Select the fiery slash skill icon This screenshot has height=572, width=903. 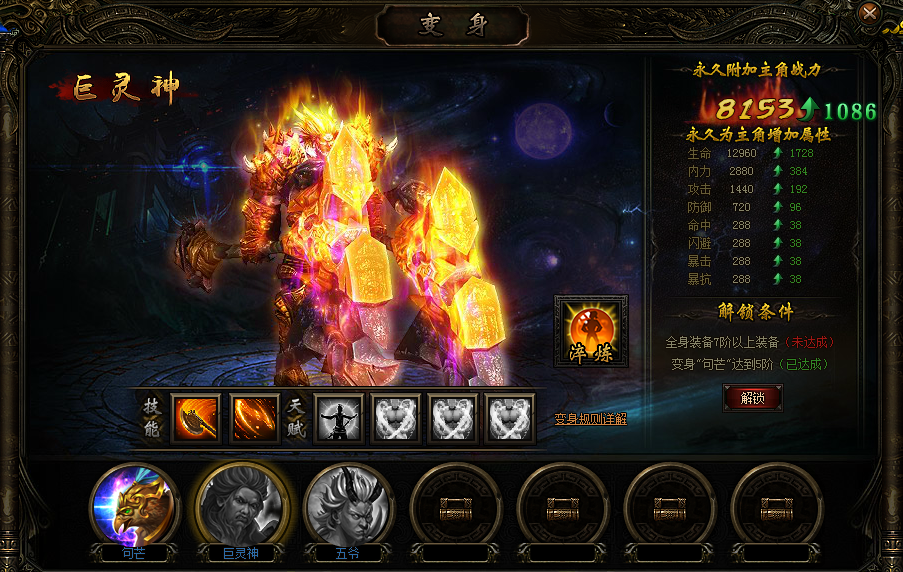coord(254,417)
